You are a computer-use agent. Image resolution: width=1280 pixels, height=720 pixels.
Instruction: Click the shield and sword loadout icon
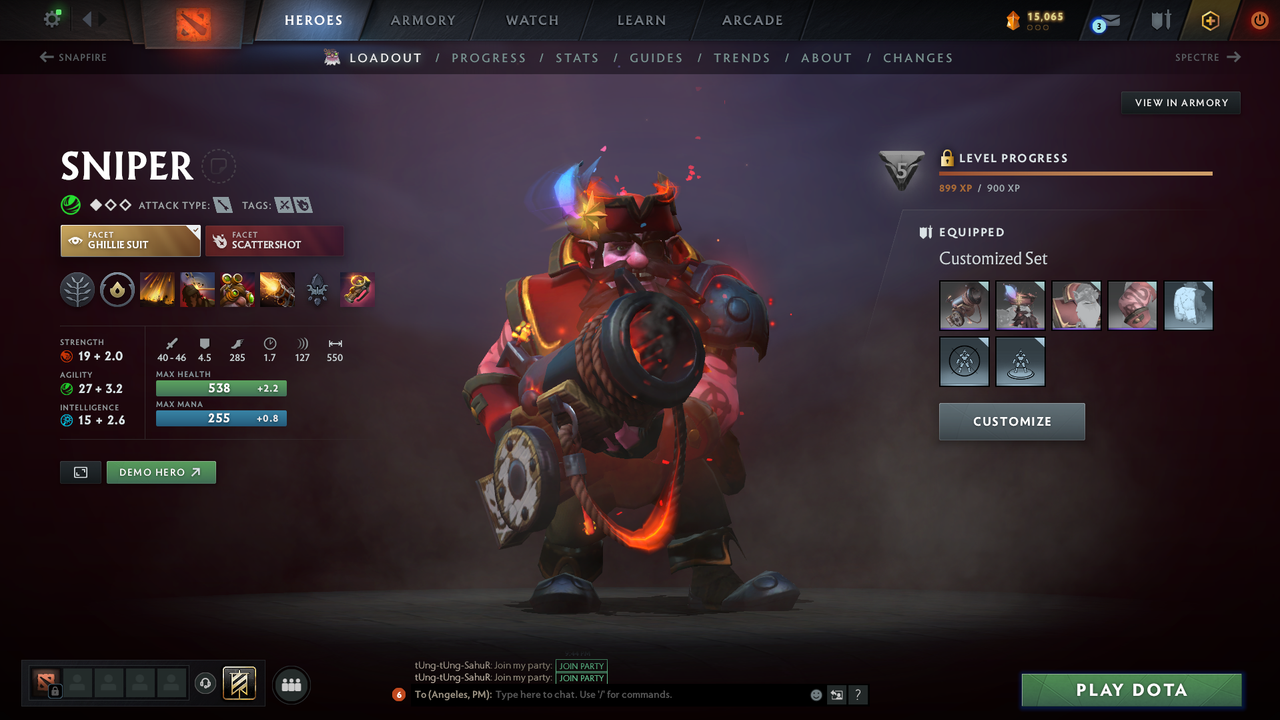coord(1163,20)
